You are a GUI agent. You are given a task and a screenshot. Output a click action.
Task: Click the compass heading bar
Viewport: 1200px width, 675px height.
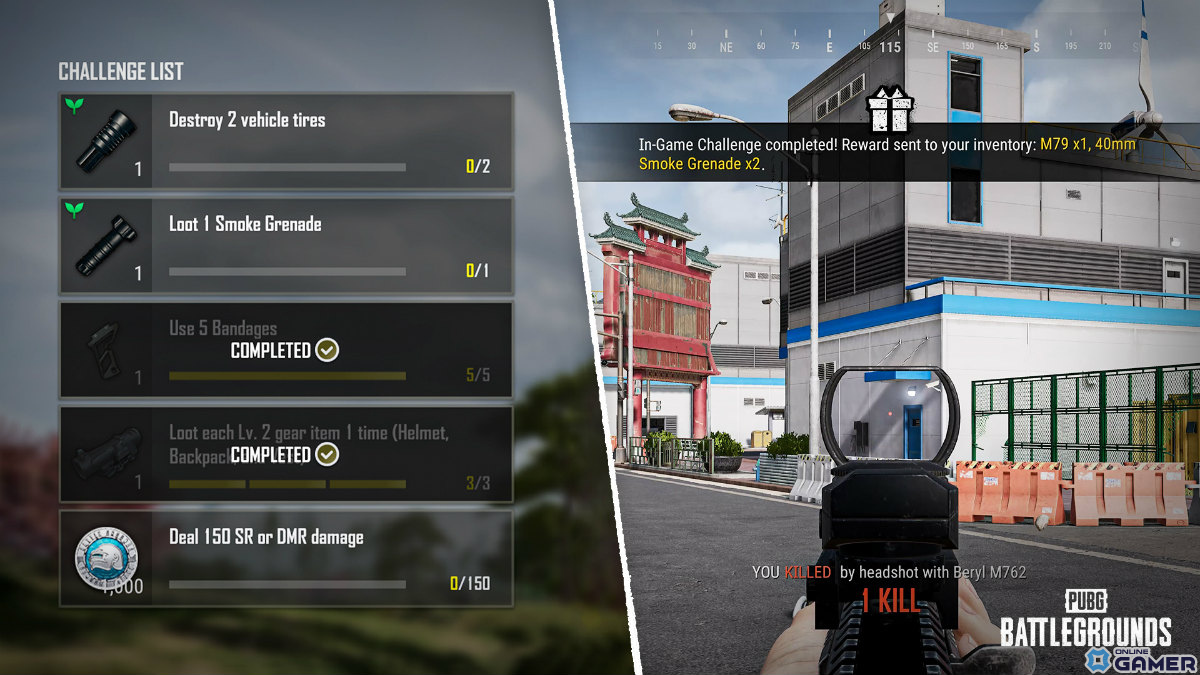890,46
